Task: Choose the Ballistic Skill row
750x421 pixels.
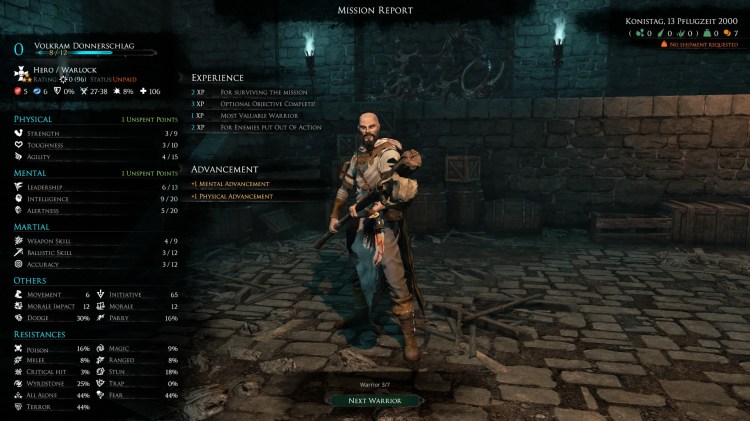Action: click(x=96, y=253)
